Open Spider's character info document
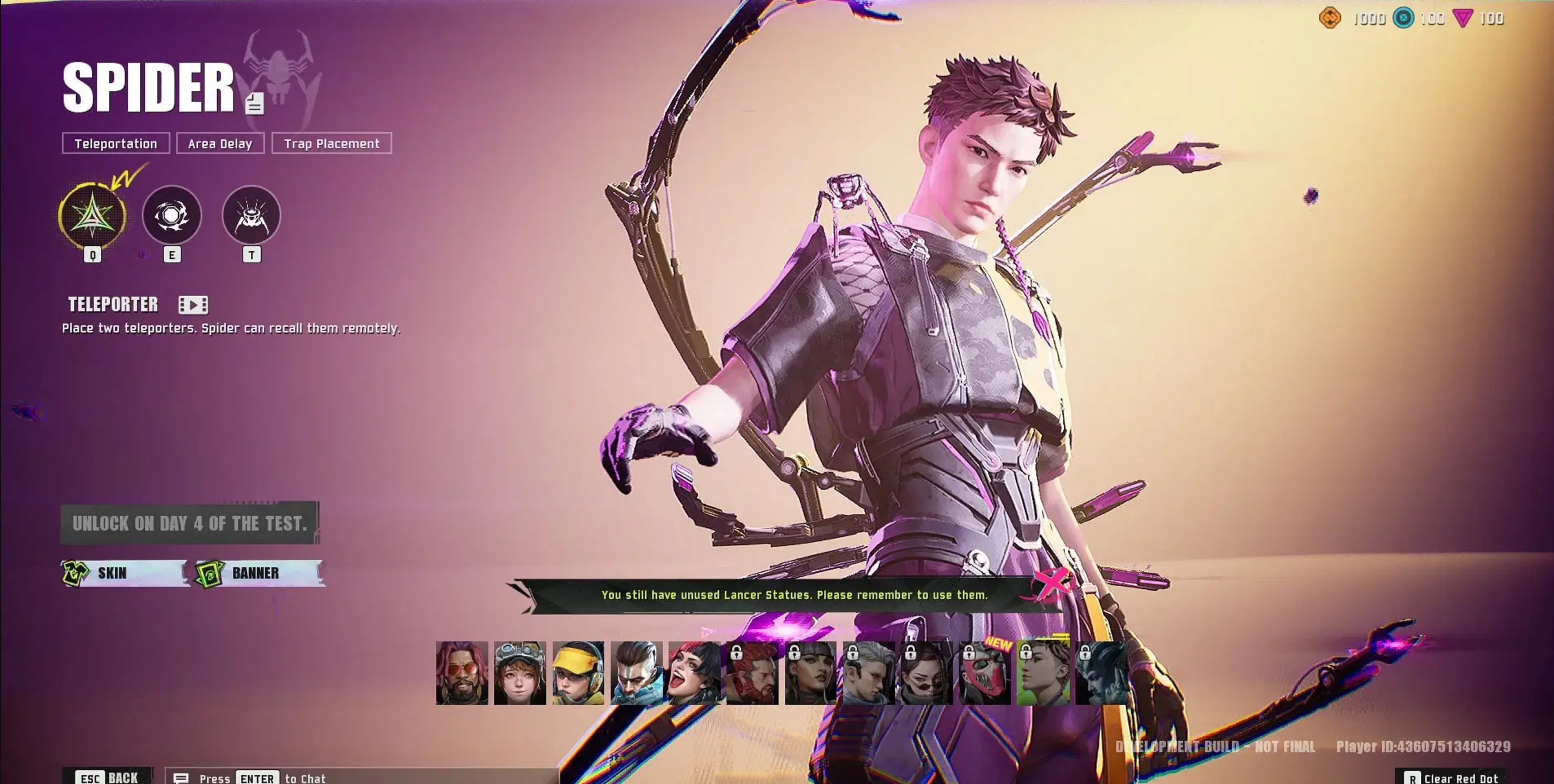Screen dimensions: 1554x784 (254, 104)
